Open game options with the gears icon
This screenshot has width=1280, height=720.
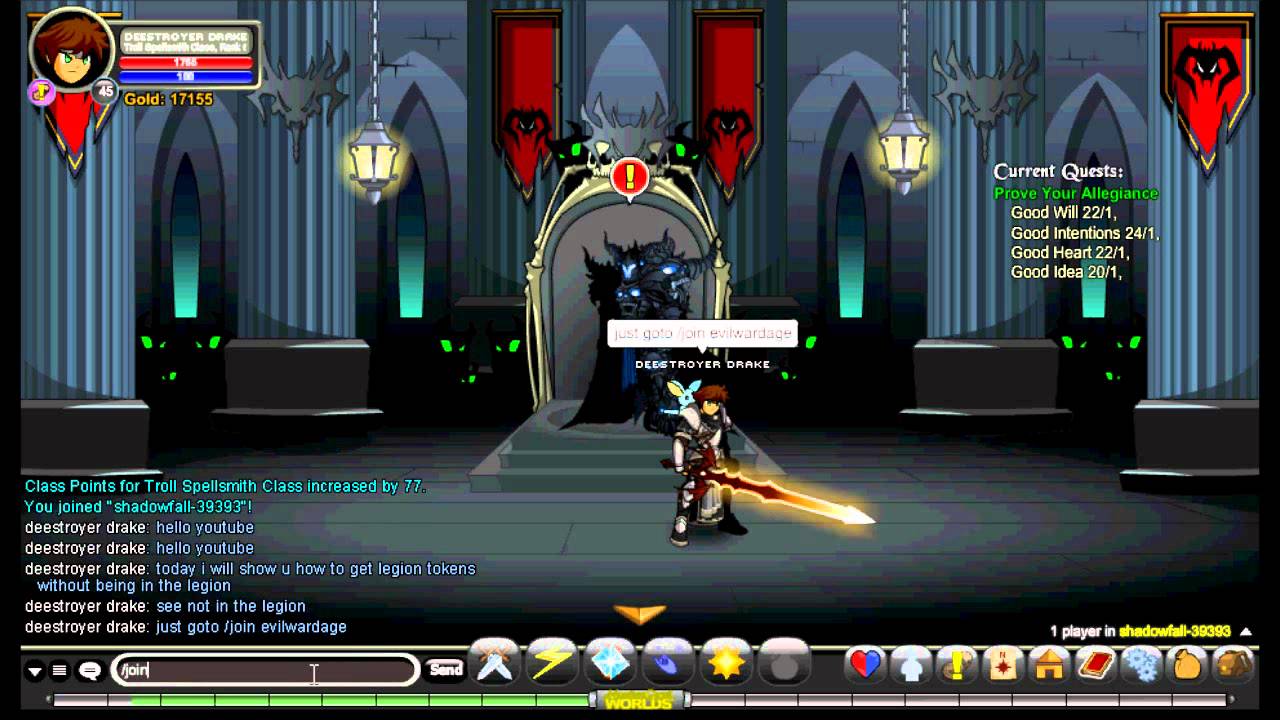click(1142, 664)
